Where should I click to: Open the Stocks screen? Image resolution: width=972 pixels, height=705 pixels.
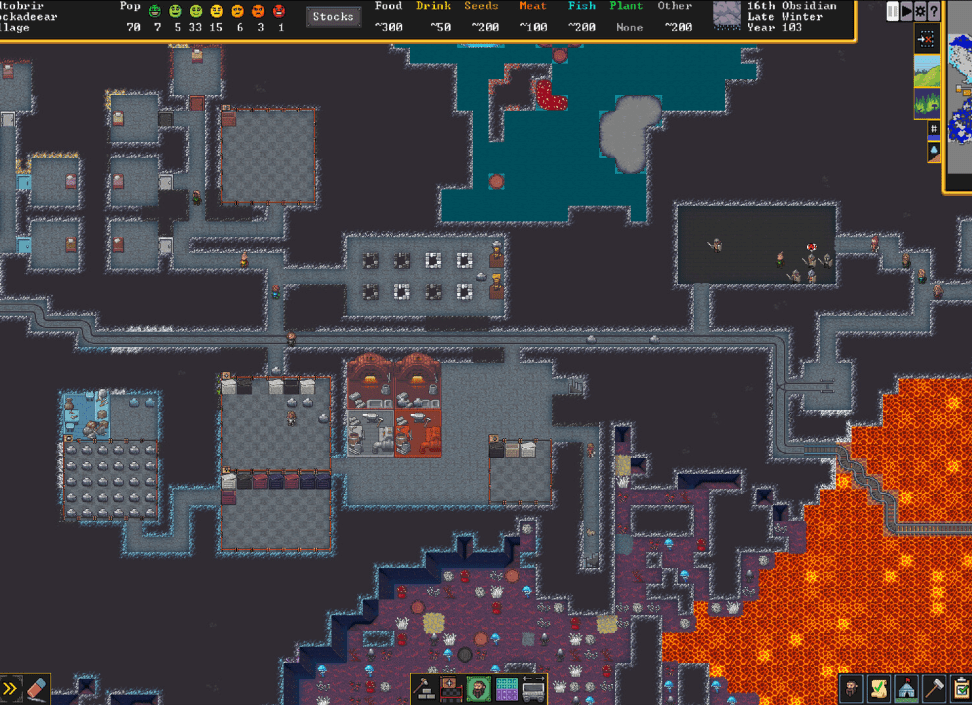pyautogui.click(x=333, y=17)
